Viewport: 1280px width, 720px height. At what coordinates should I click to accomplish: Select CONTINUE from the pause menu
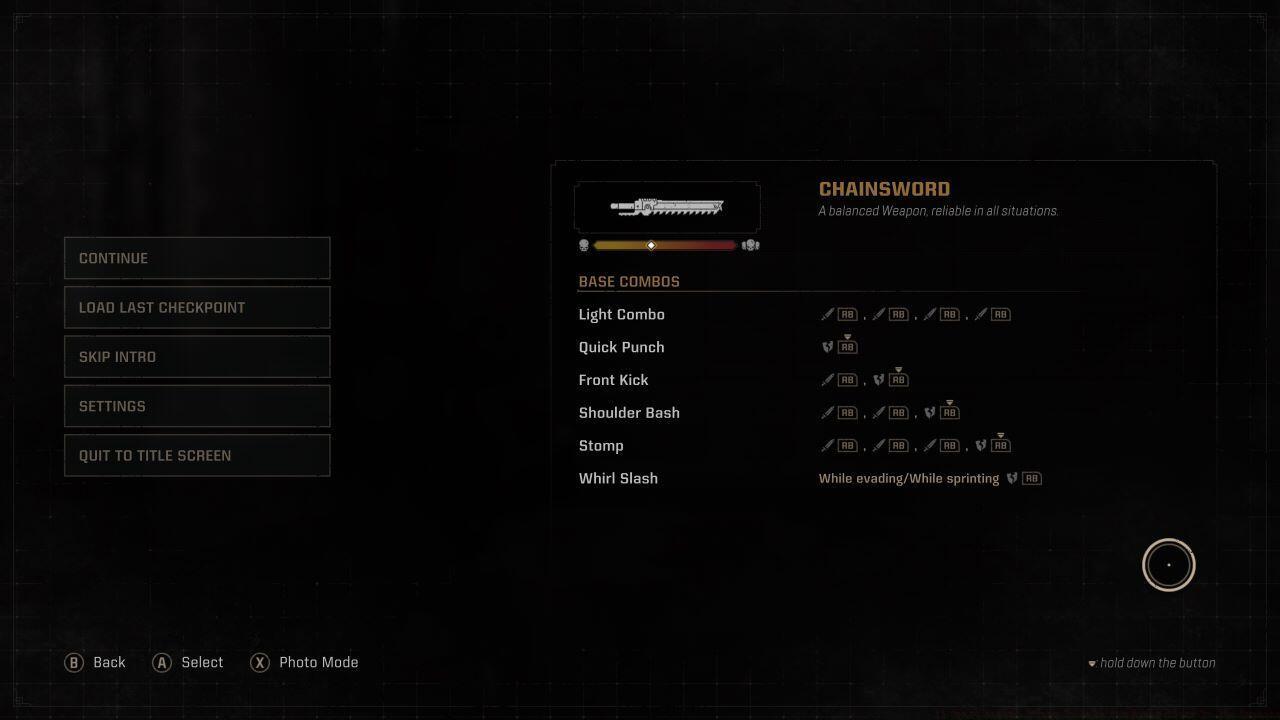point(197,257)
